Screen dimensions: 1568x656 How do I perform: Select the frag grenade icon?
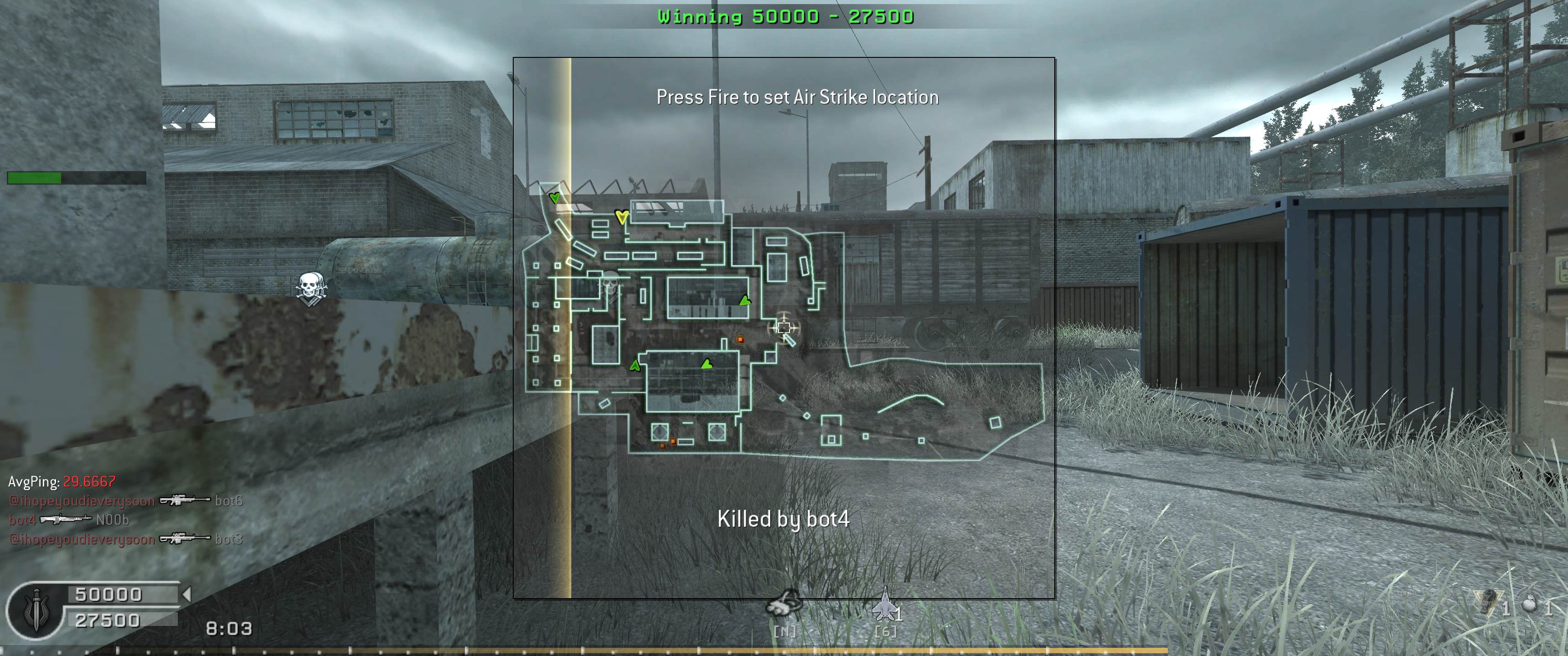point(1528,604)
